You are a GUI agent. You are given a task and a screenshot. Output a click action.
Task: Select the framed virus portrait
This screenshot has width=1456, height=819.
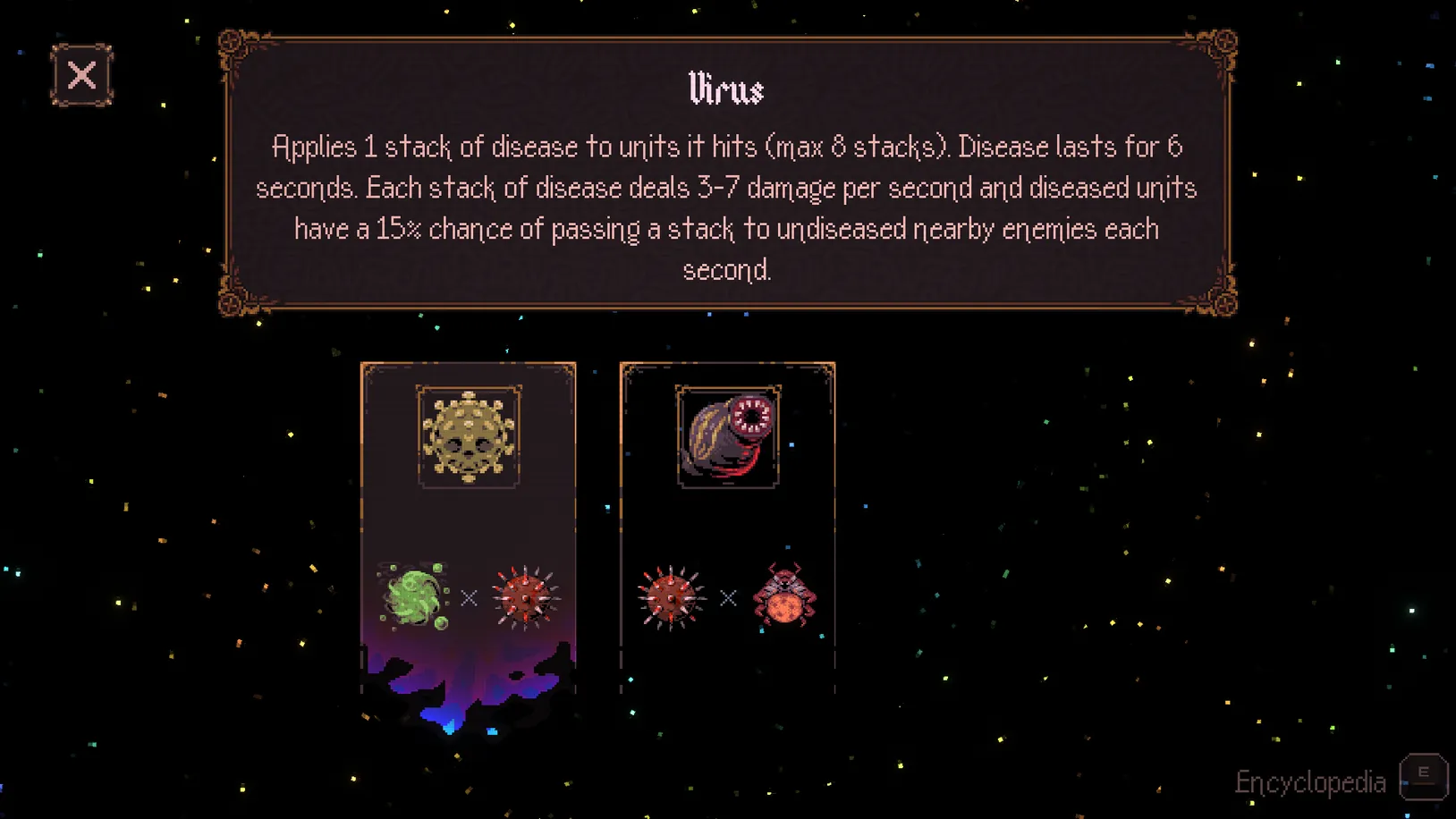pyautogui.click(x=468, y=437)
